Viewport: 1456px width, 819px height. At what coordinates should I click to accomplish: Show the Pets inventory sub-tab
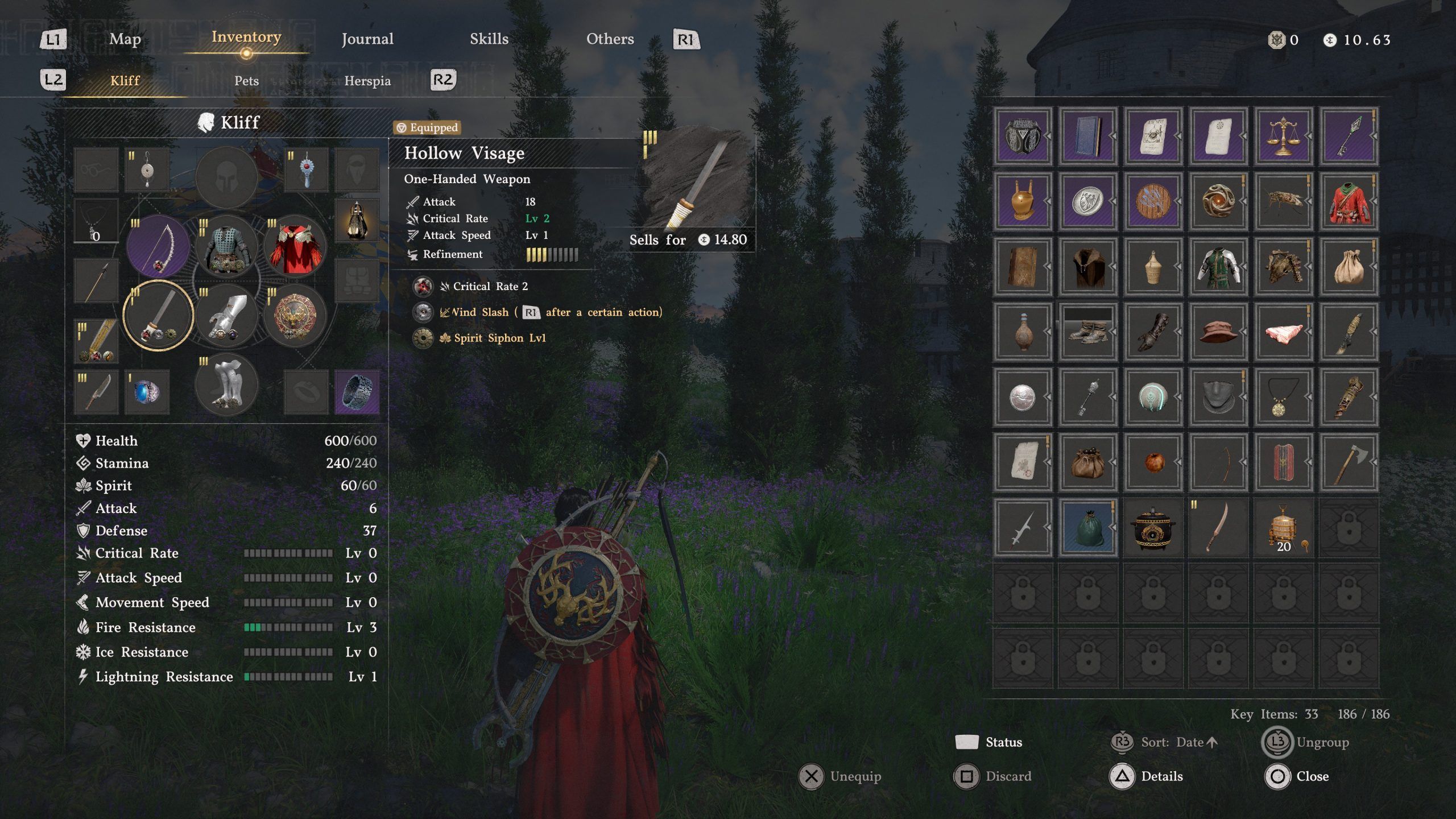point(246,81)
